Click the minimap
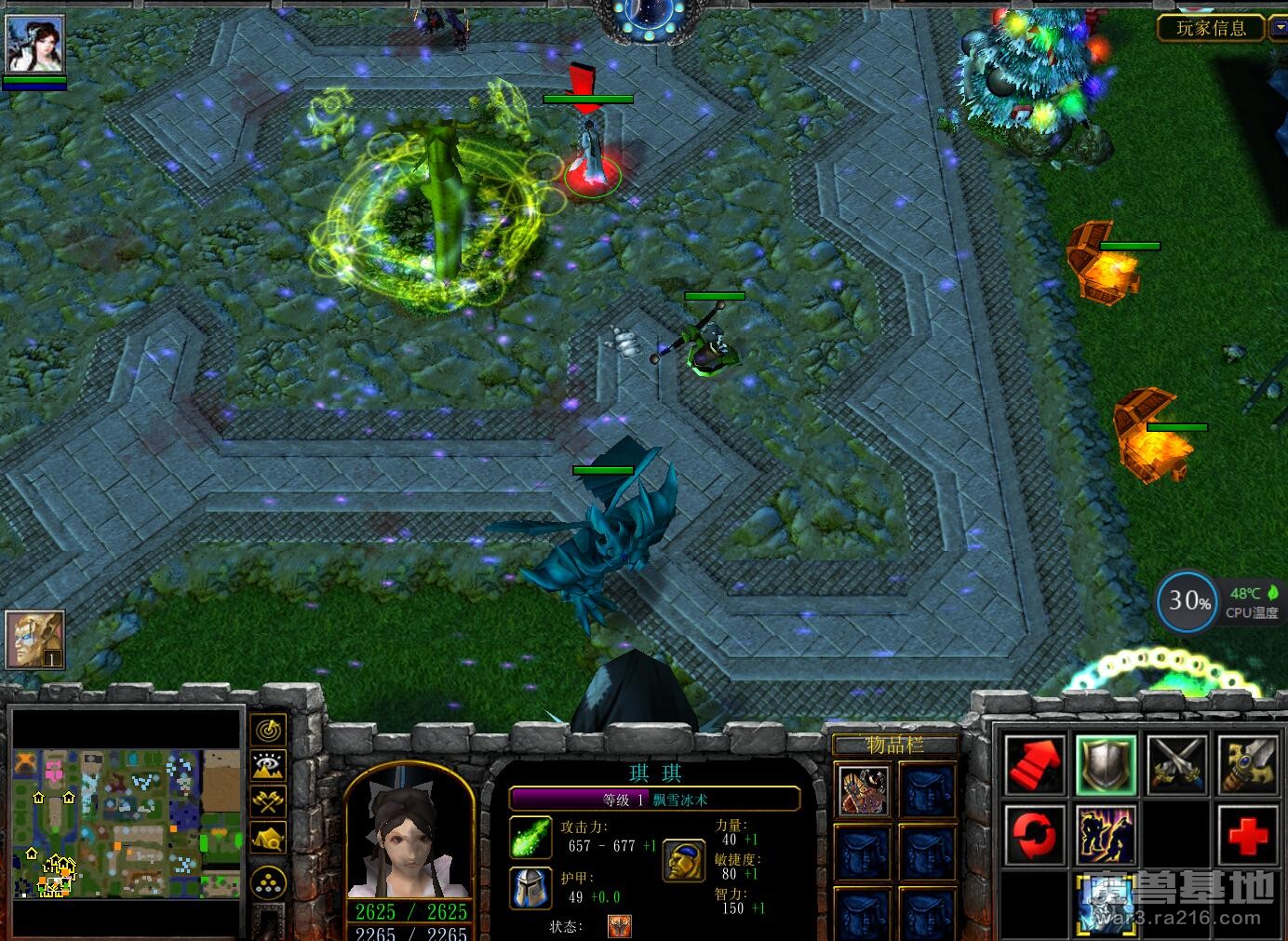1288x941 pixels. [x=126, y=822]
